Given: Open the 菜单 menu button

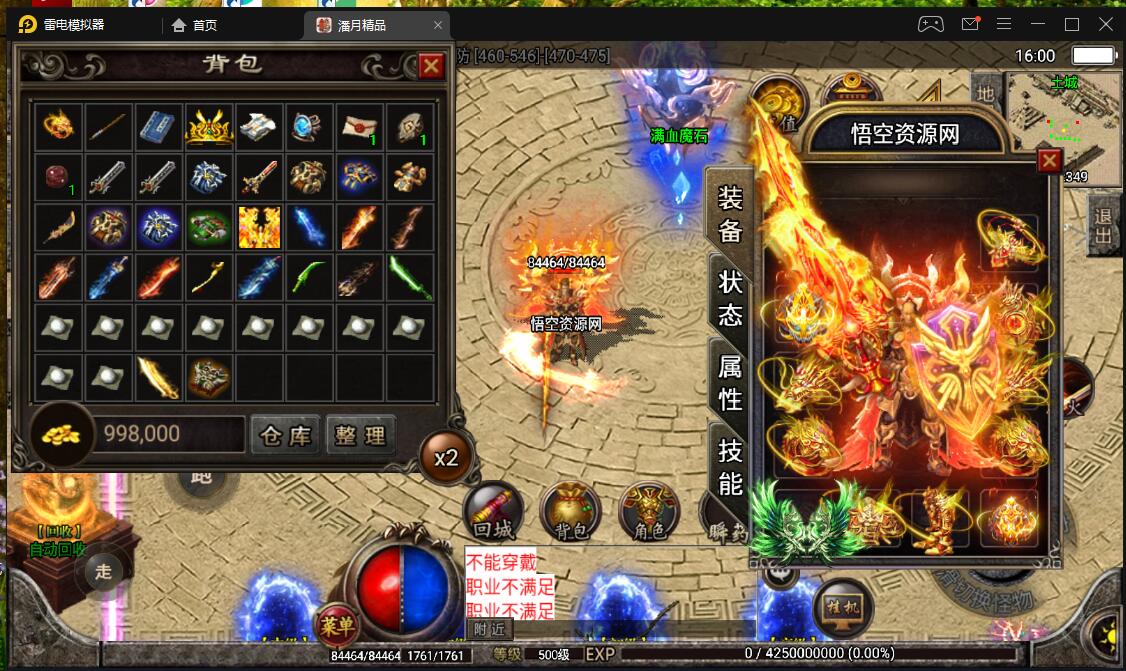Looking at the screenshot, I should (x=336, y=625).
